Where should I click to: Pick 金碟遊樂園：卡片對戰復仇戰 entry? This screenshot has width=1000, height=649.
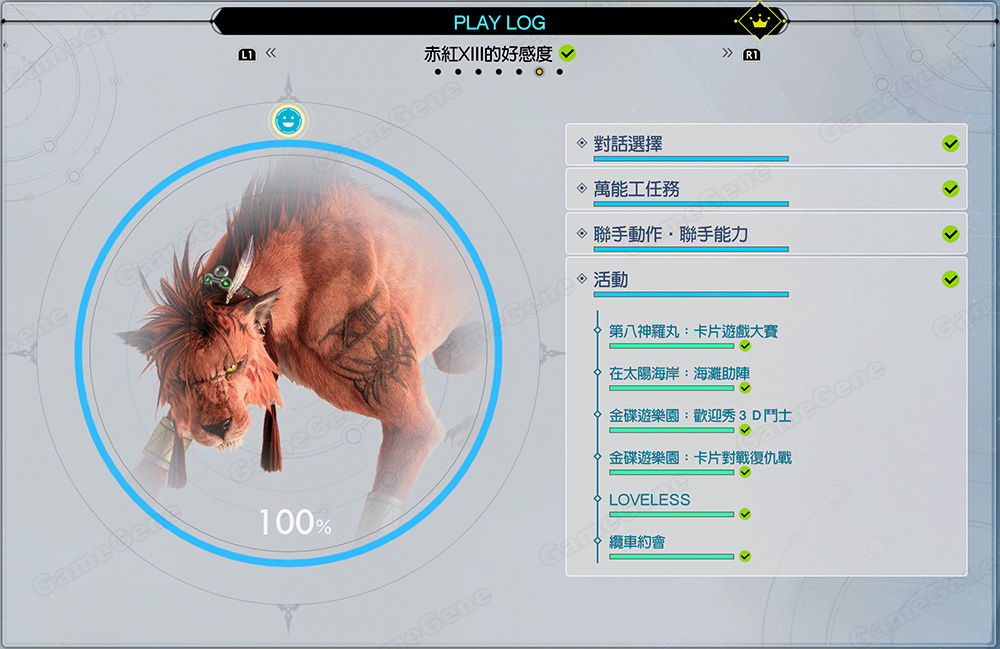[x=700, y=457]
